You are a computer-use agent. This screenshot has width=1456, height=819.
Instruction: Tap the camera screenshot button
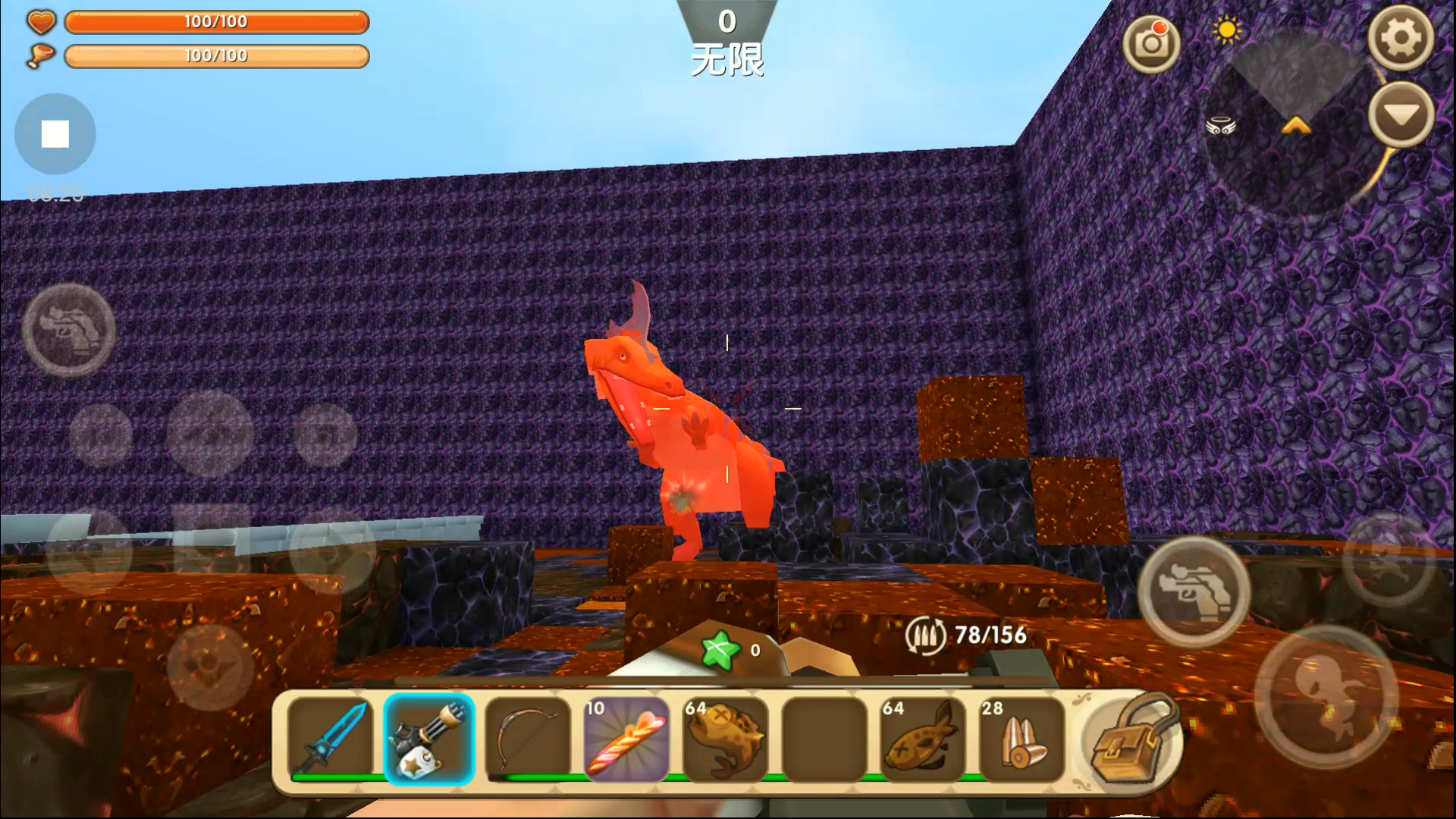1151,44
